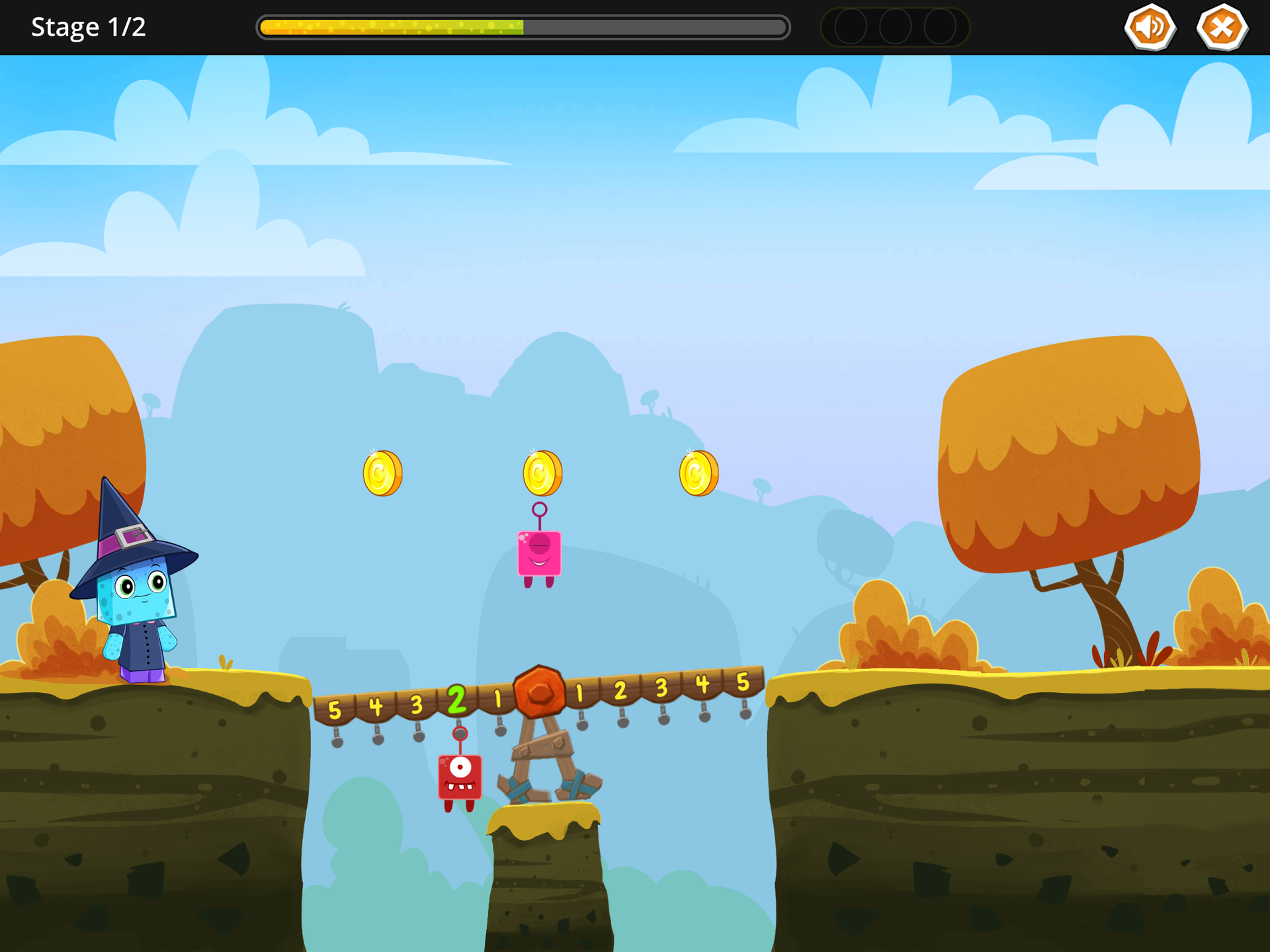Choose the green highlighted number 2 peg
The height and width of the screenshot is (952, 1270).
[456, 700]
